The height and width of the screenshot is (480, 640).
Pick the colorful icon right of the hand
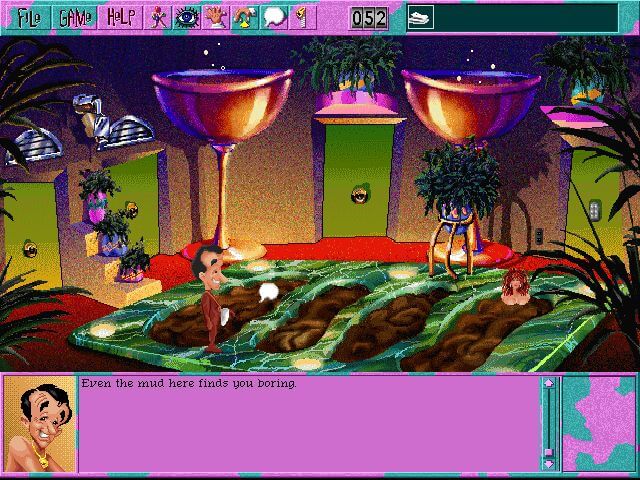tap(243, 17)
